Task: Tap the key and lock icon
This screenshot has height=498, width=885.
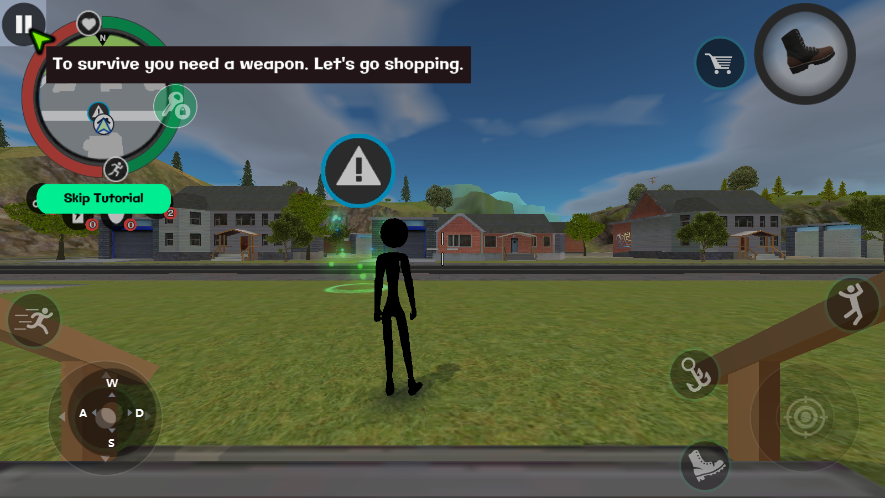Action: pos(175,106)
